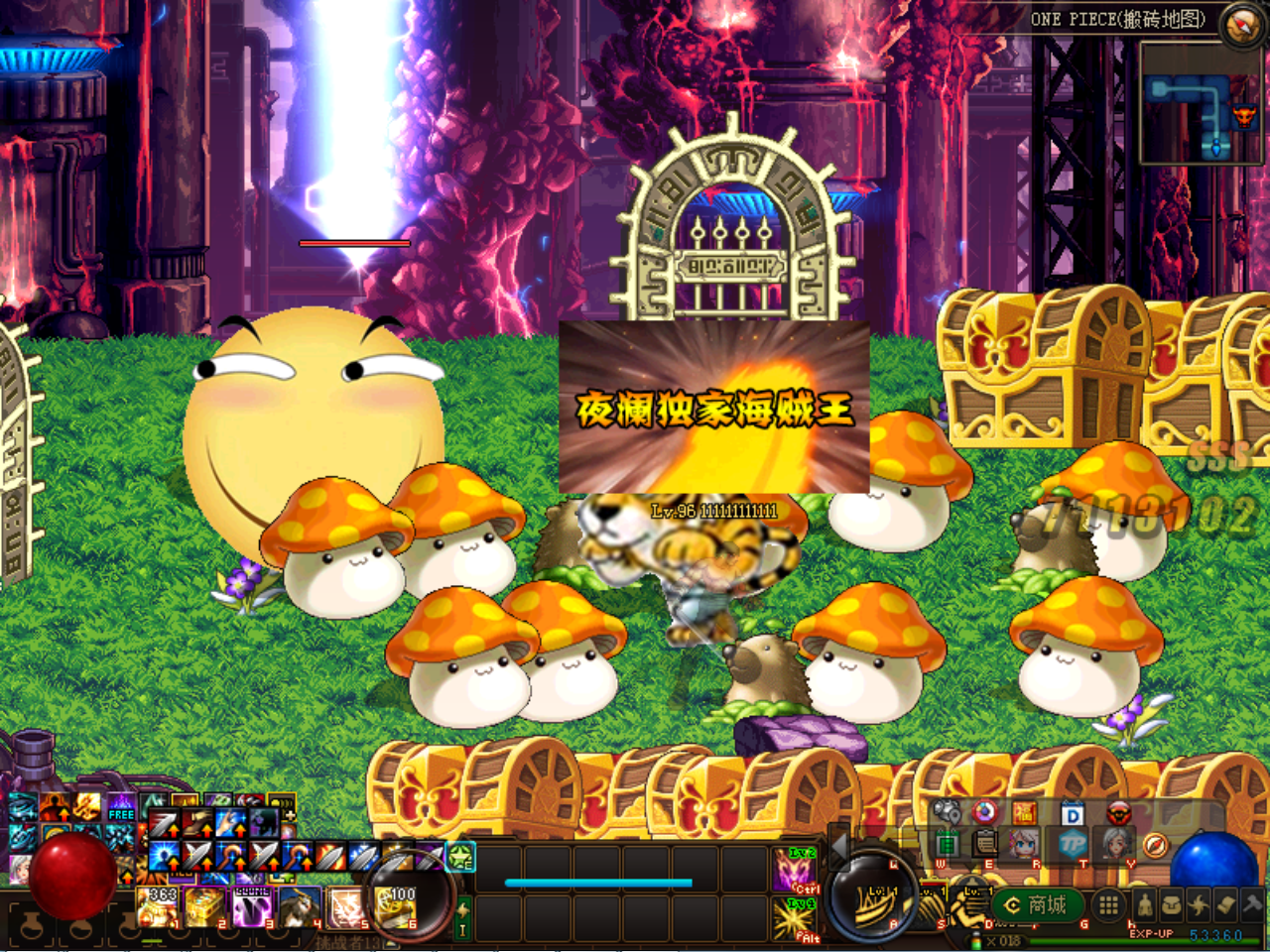This screenshot has height=952, width=1270.
Task: Open the 商城 shop button
Action: [x=1037, y=904]
